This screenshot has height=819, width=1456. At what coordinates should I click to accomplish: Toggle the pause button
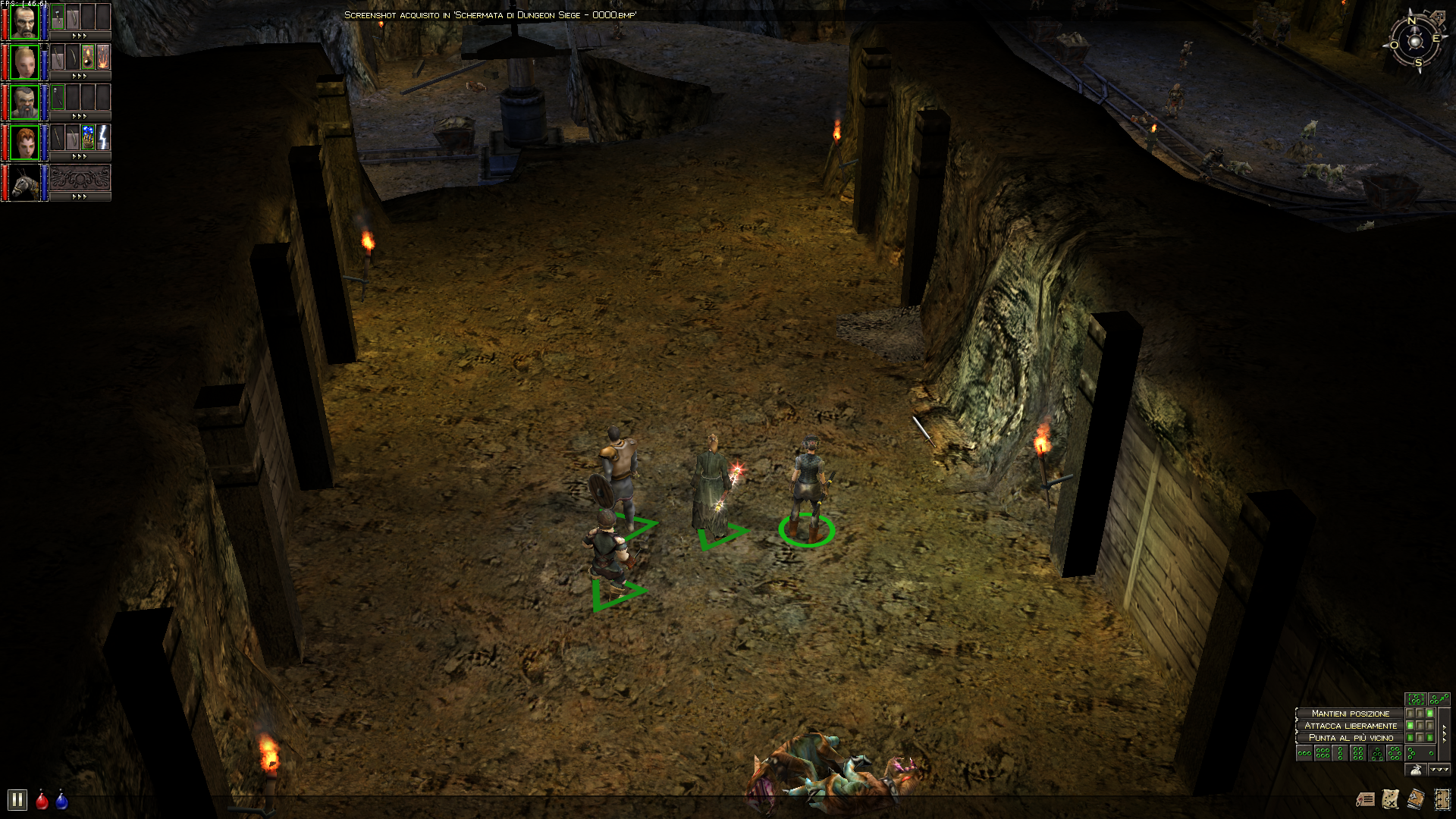[x=17, y=799]
